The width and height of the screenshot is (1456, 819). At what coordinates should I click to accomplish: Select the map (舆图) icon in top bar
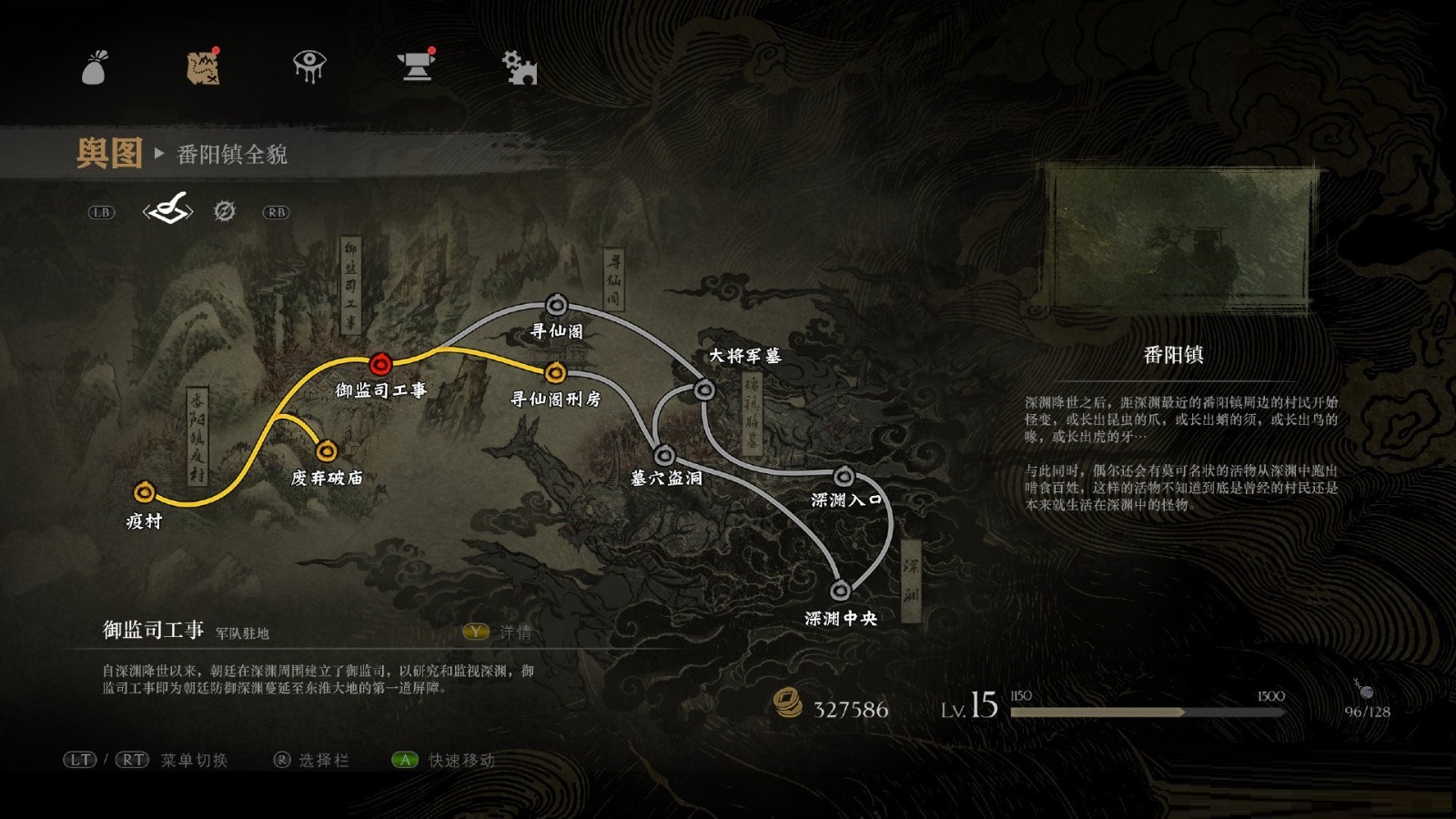203,66
